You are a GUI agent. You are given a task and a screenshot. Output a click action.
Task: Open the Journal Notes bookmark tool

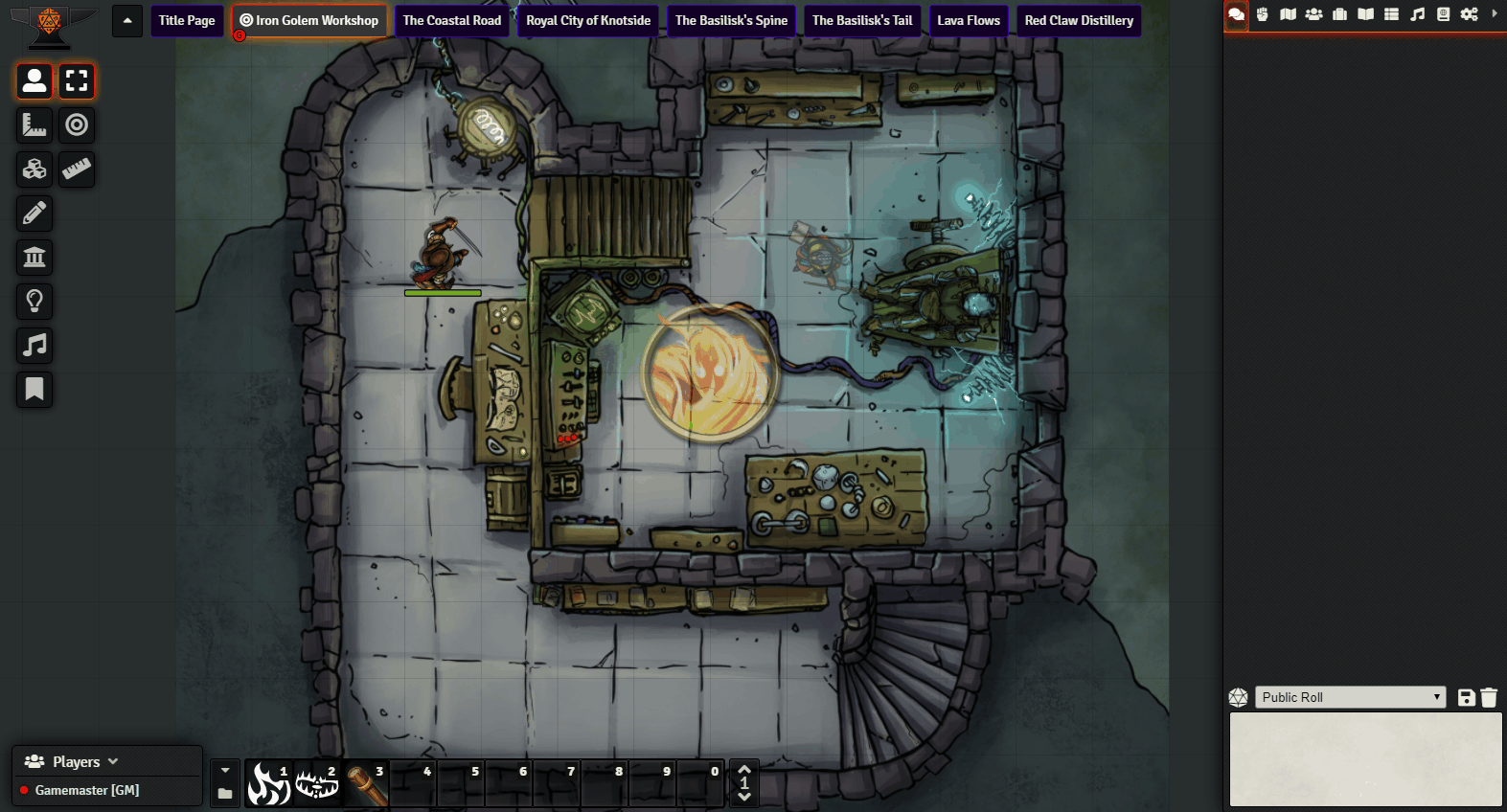34,389
